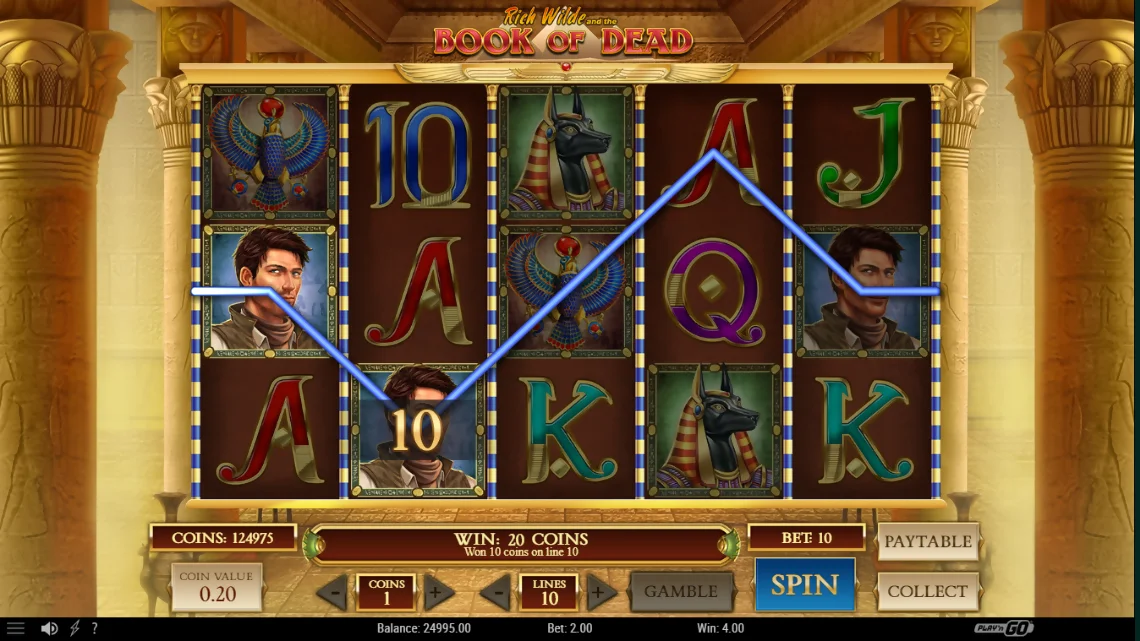Open the hamburger menu in the bottom bar
The width and height of the screenshot is (1140, 641).
[15, 629]
